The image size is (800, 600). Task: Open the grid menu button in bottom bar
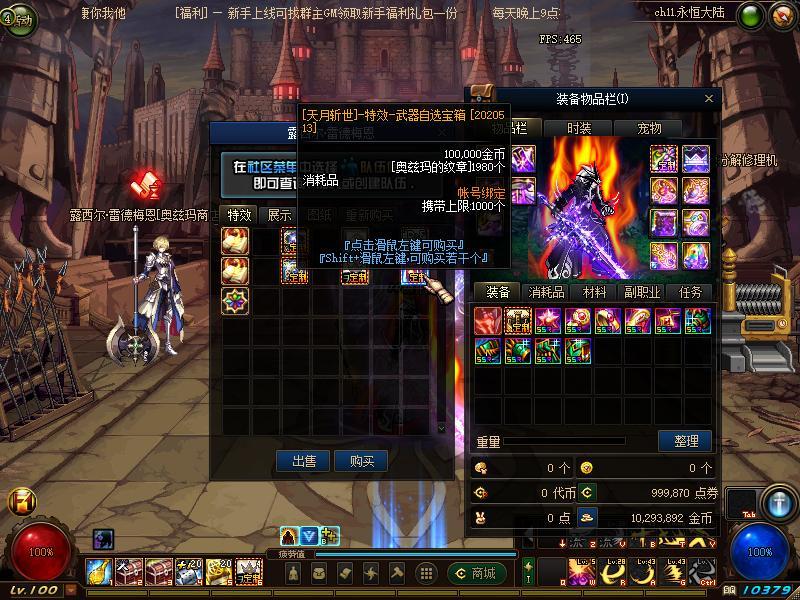(426, 573)
